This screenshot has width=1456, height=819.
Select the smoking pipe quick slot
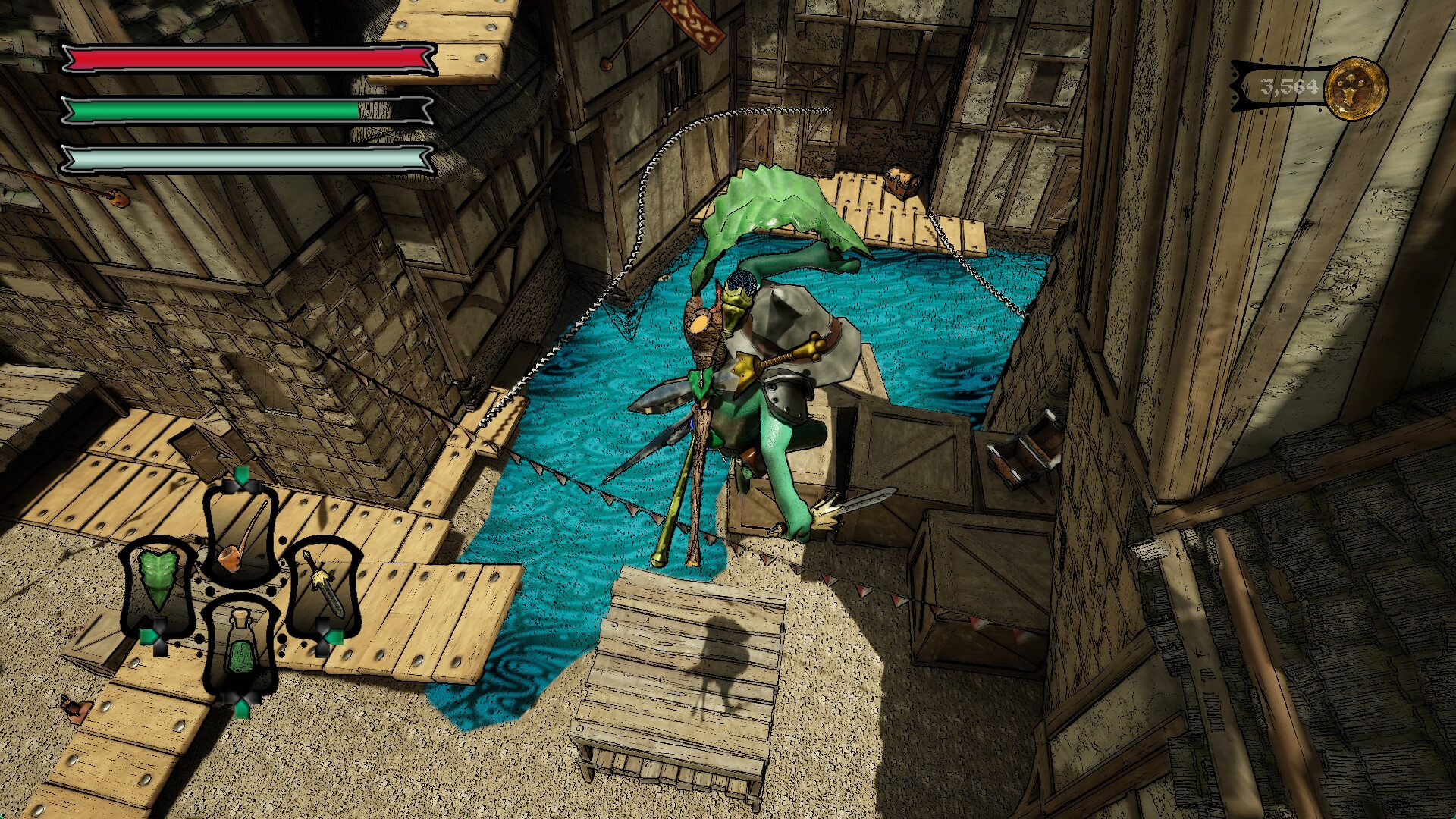(x=242, y=532)
